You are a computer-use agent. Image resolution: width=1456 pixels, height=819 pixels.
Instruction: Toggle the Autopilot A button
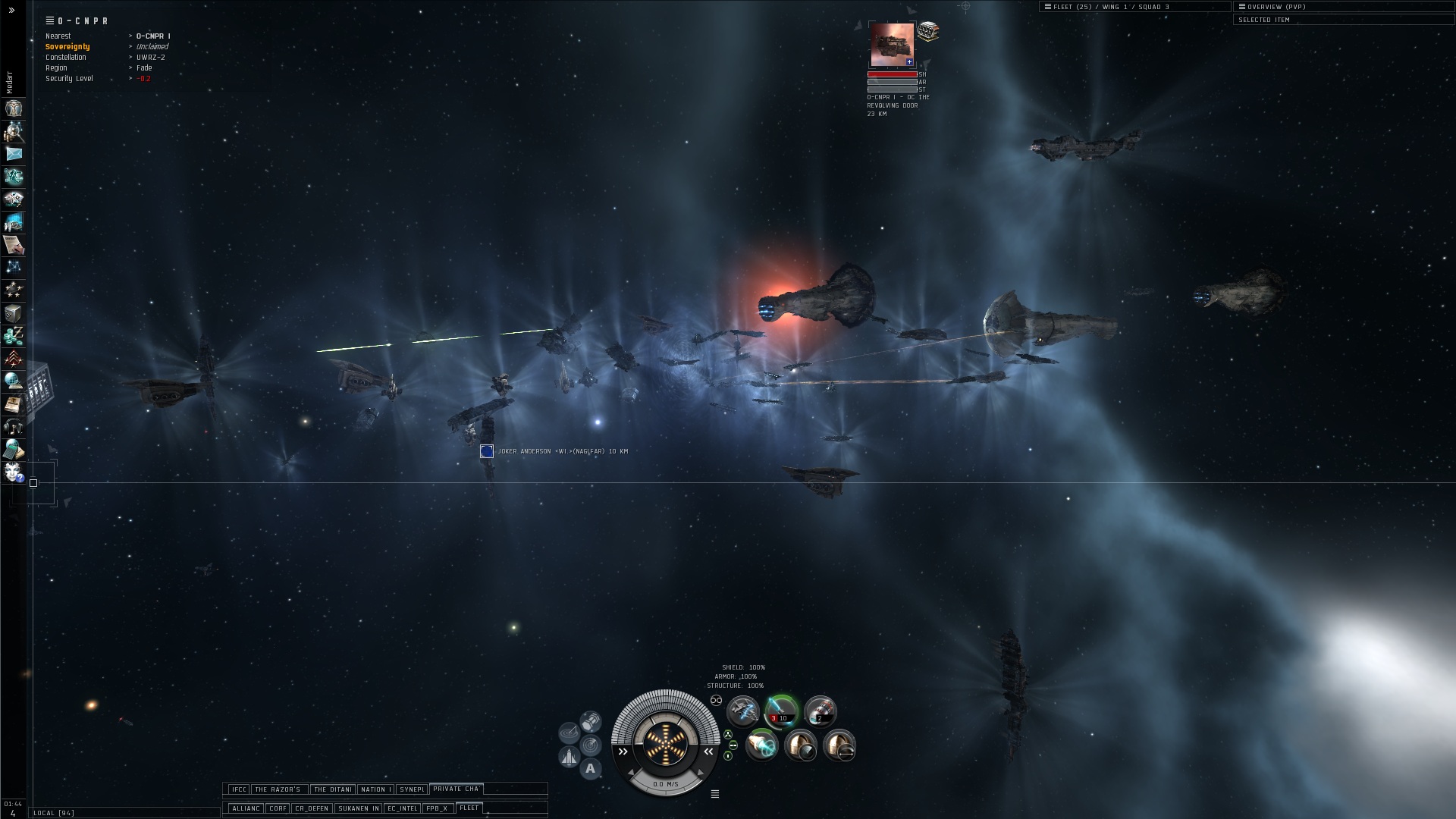pyautogui.click(x=590, y=769)
